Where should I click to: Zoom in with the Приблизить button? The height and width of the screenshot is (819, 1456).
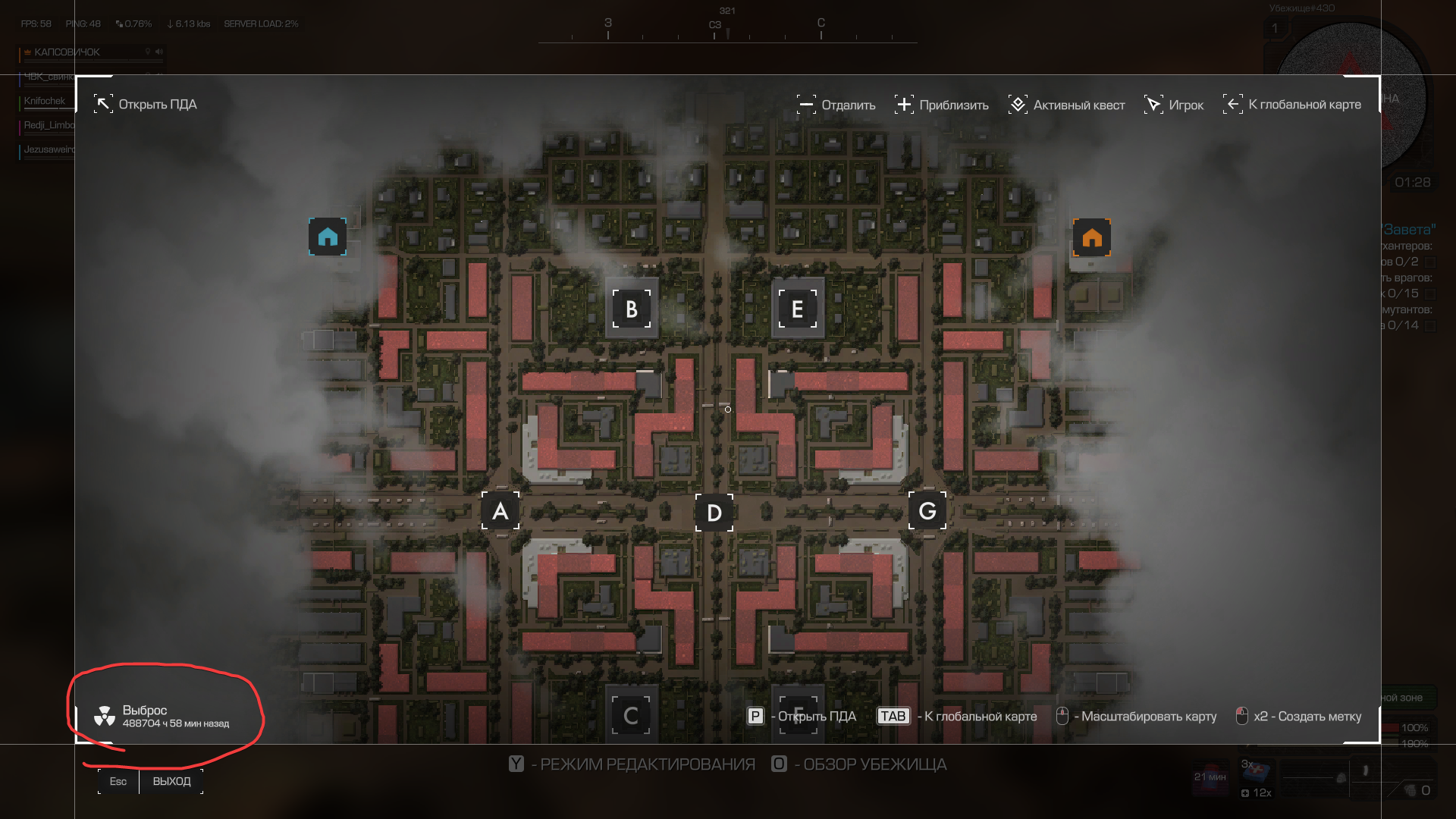point(942,105)
